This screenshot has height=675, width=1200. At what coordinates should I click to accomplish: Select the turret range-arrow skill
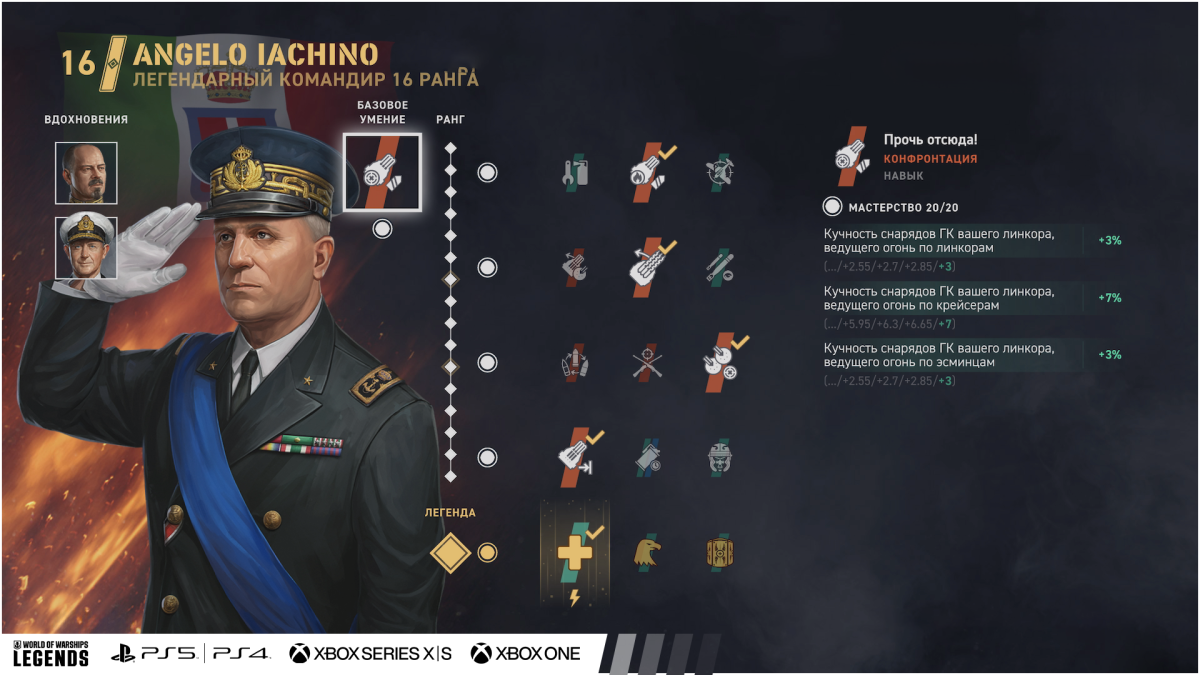tap(574, 457)
